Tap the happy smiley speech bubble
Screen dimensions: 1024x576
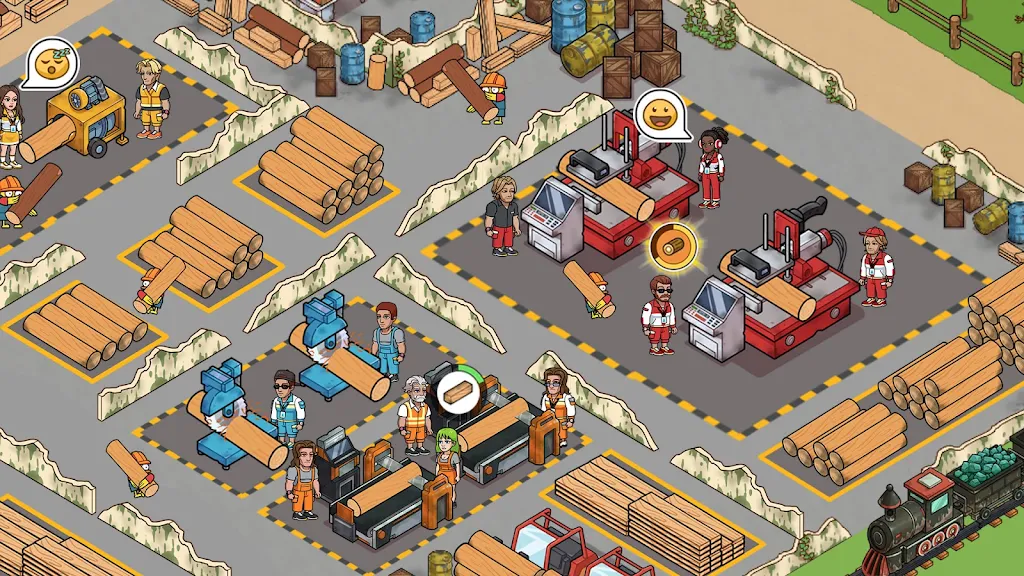tap(661, 115)
